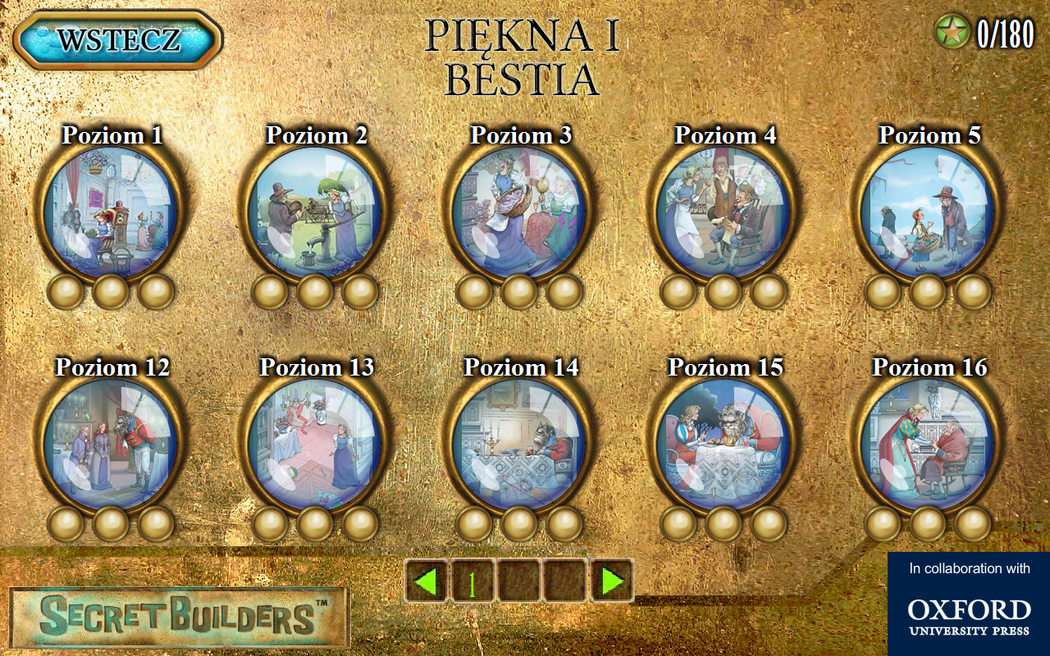Choose level Poziom 14
1050x656 pixels.
[519, 444]
